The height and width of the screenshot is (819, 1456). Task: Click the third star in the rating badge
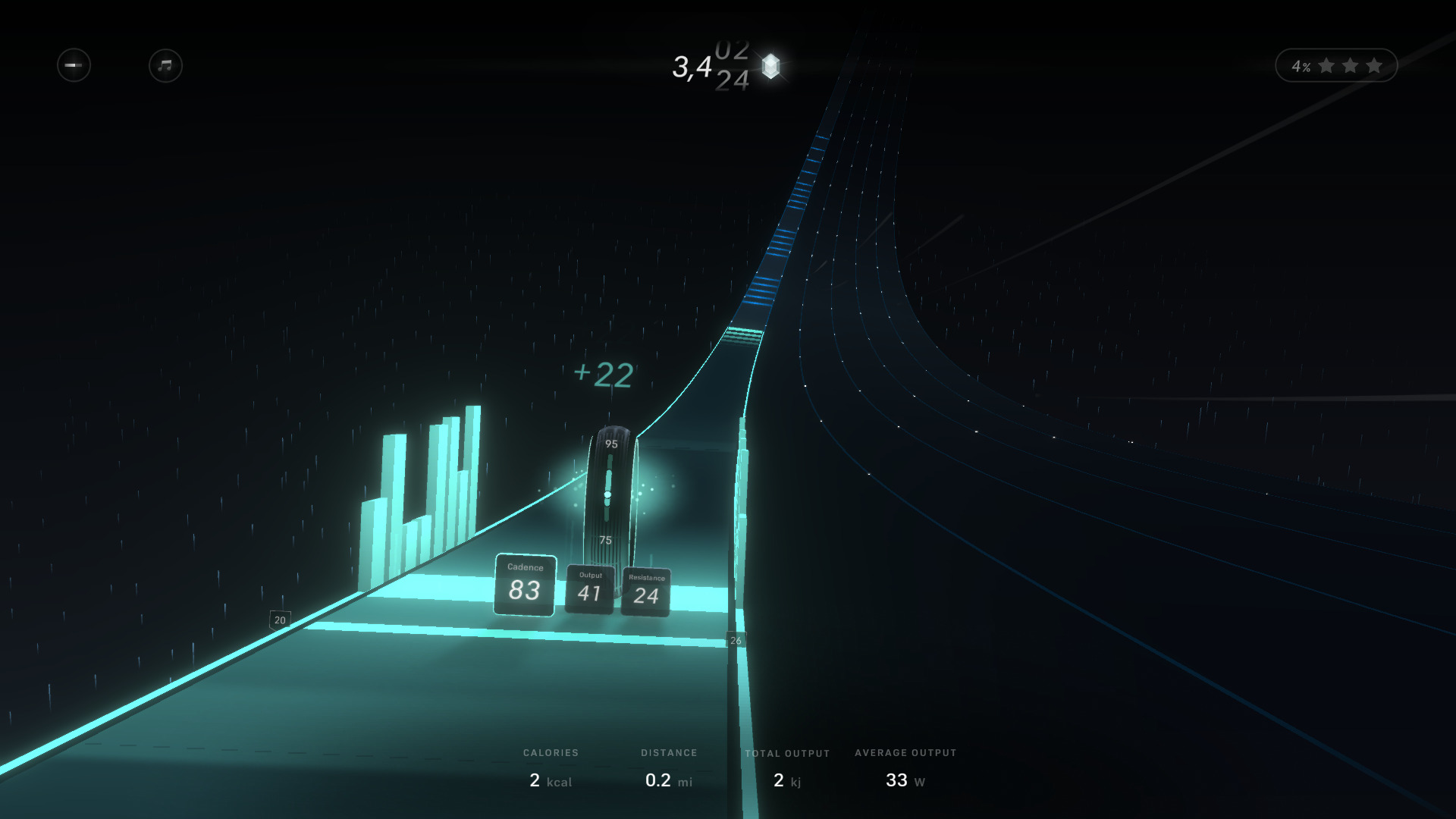click(x=1373, y=65)
